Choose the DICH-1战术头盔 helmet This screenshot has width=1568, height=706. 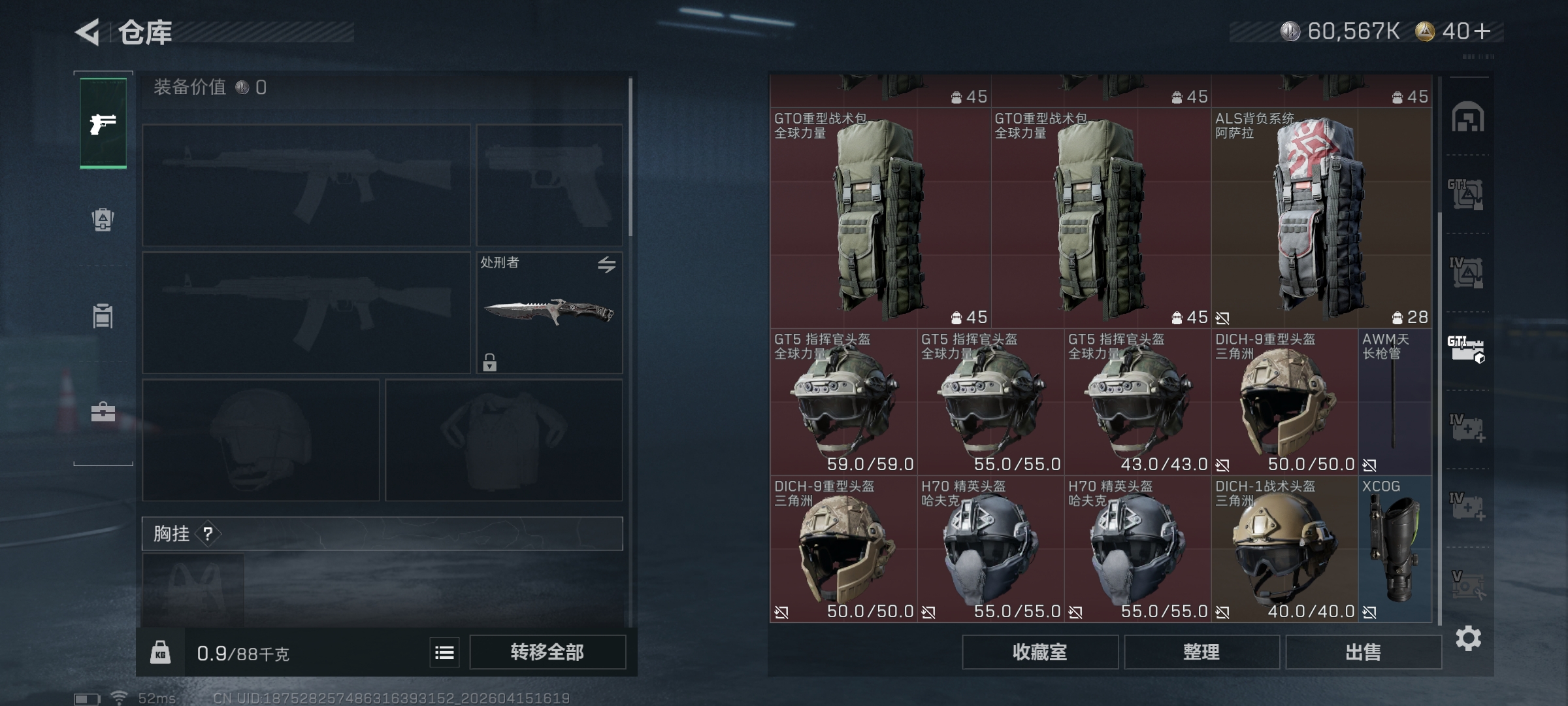1284,548
